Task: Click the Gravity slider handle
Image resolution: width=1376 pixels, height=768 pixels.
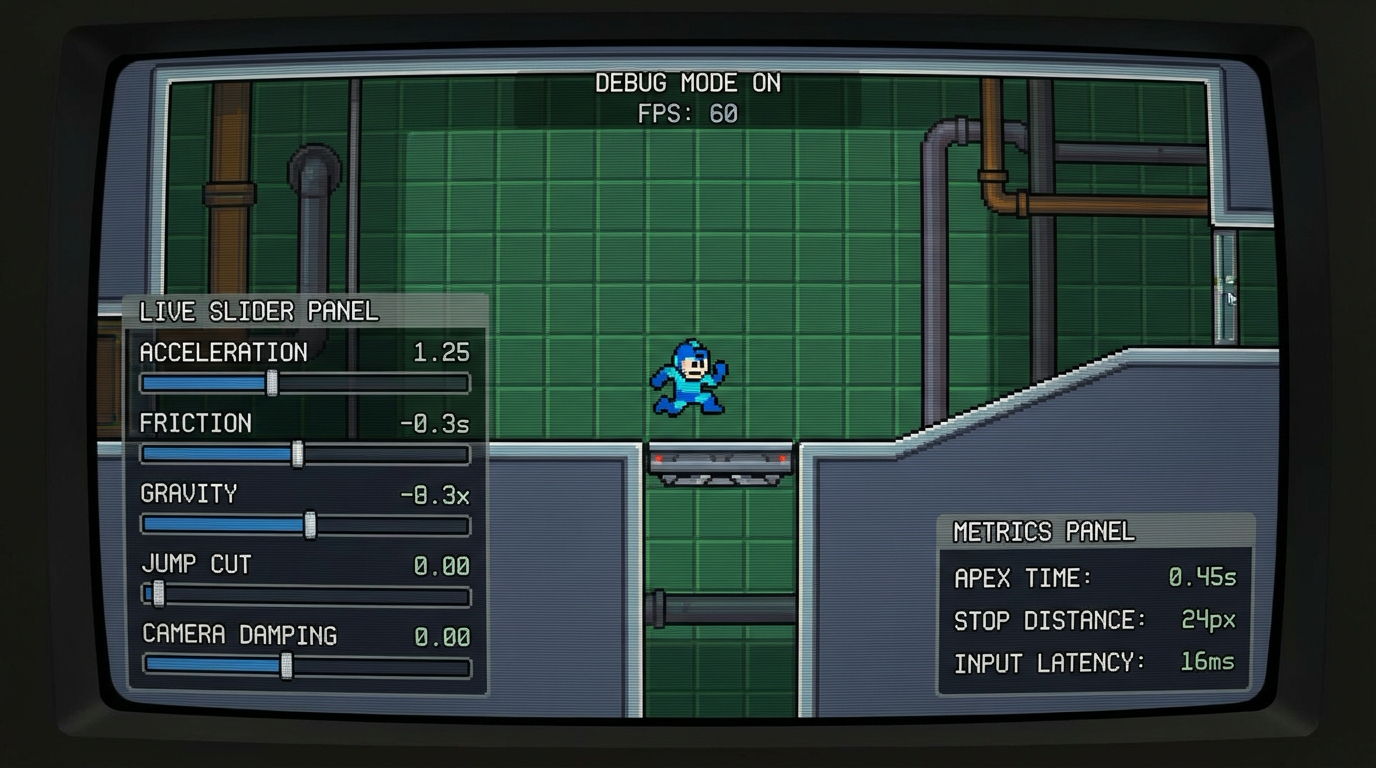Action: 311,525
